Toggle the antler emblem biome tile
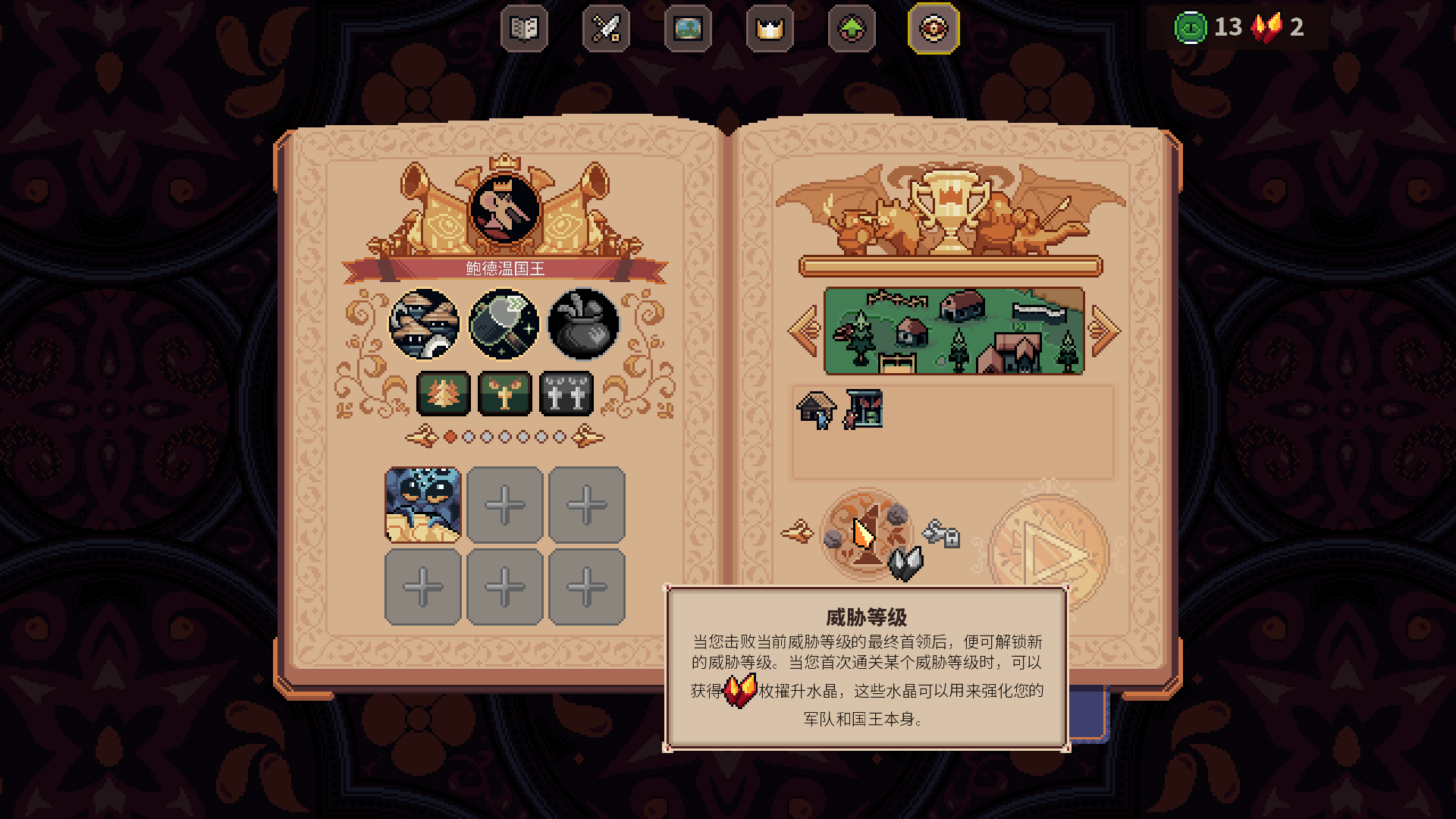 [x=506, y=394]
